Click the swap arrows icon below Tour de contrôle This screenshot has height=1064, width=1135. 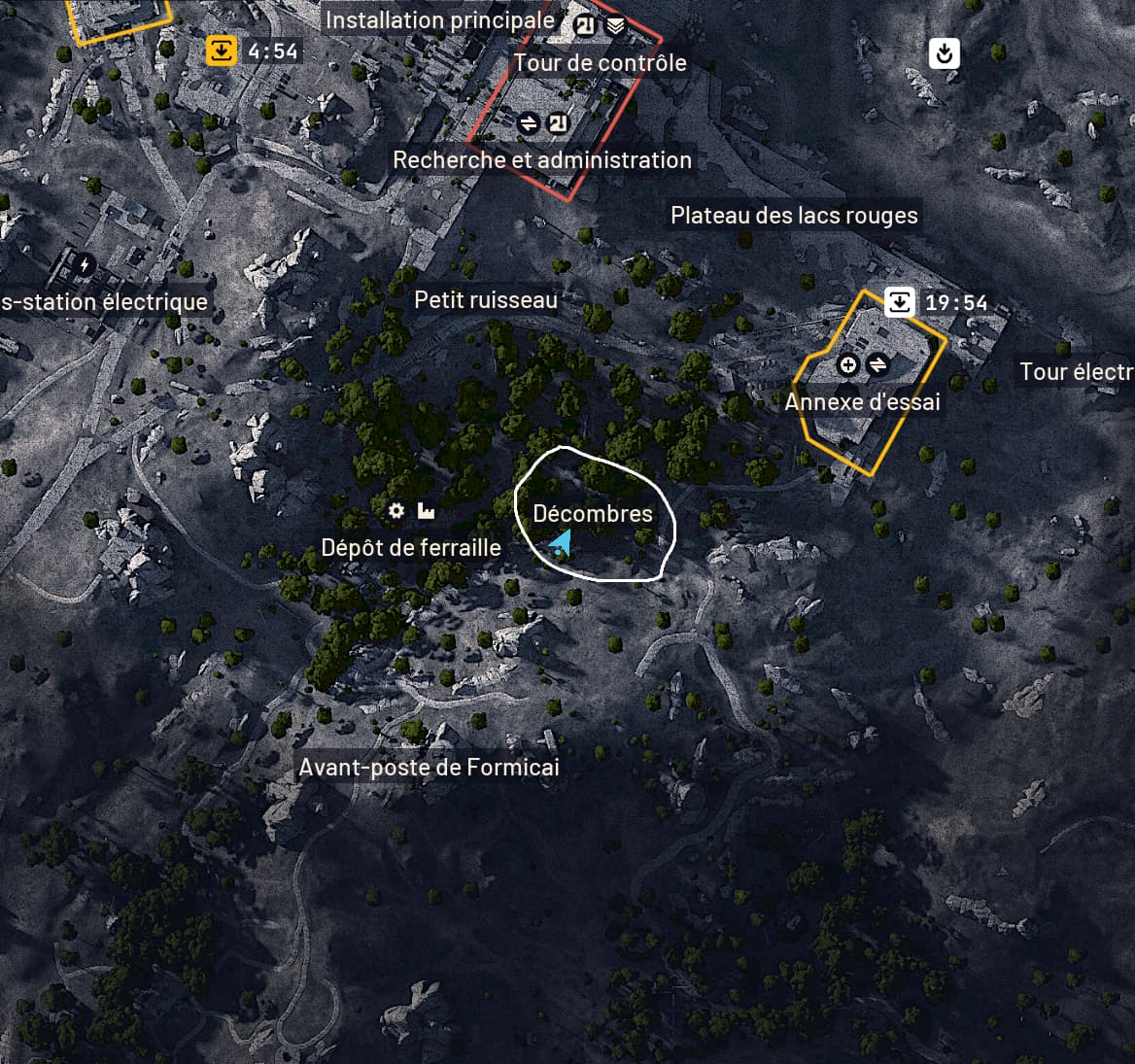coord(529,123)
